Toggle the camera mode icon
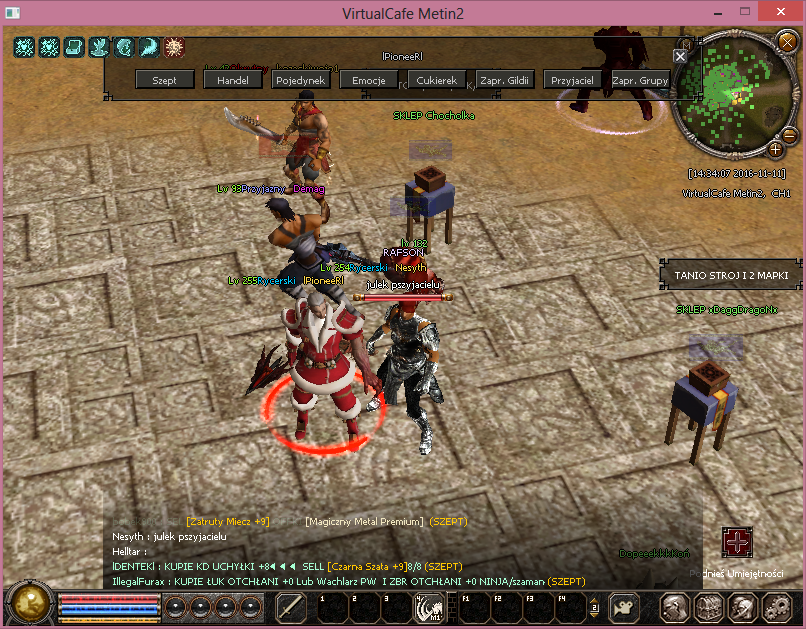The width and height of the screenshot is (806, 629). tap(625, 606)
